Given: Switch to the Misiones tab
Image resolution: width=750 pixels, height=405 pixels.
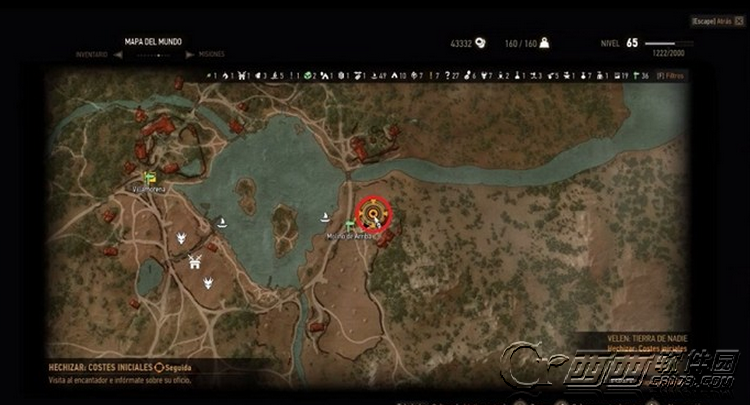Looking at the screenshot, I should (x=211, y=54).
